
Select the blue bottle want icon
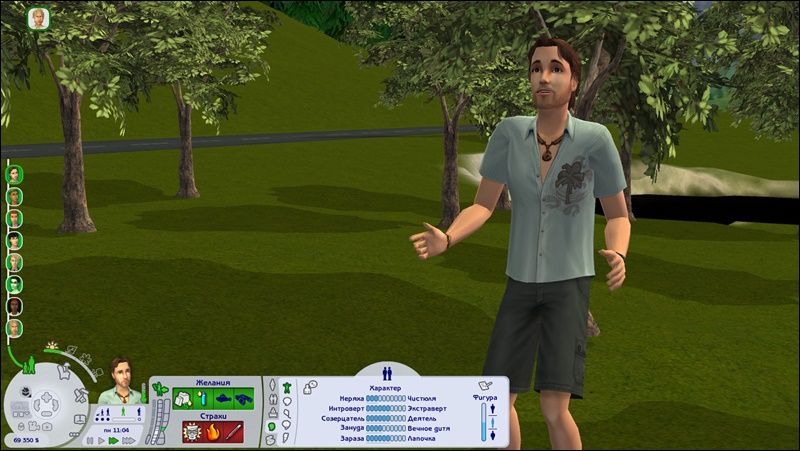pyautogui.click(x=200, y=398)
